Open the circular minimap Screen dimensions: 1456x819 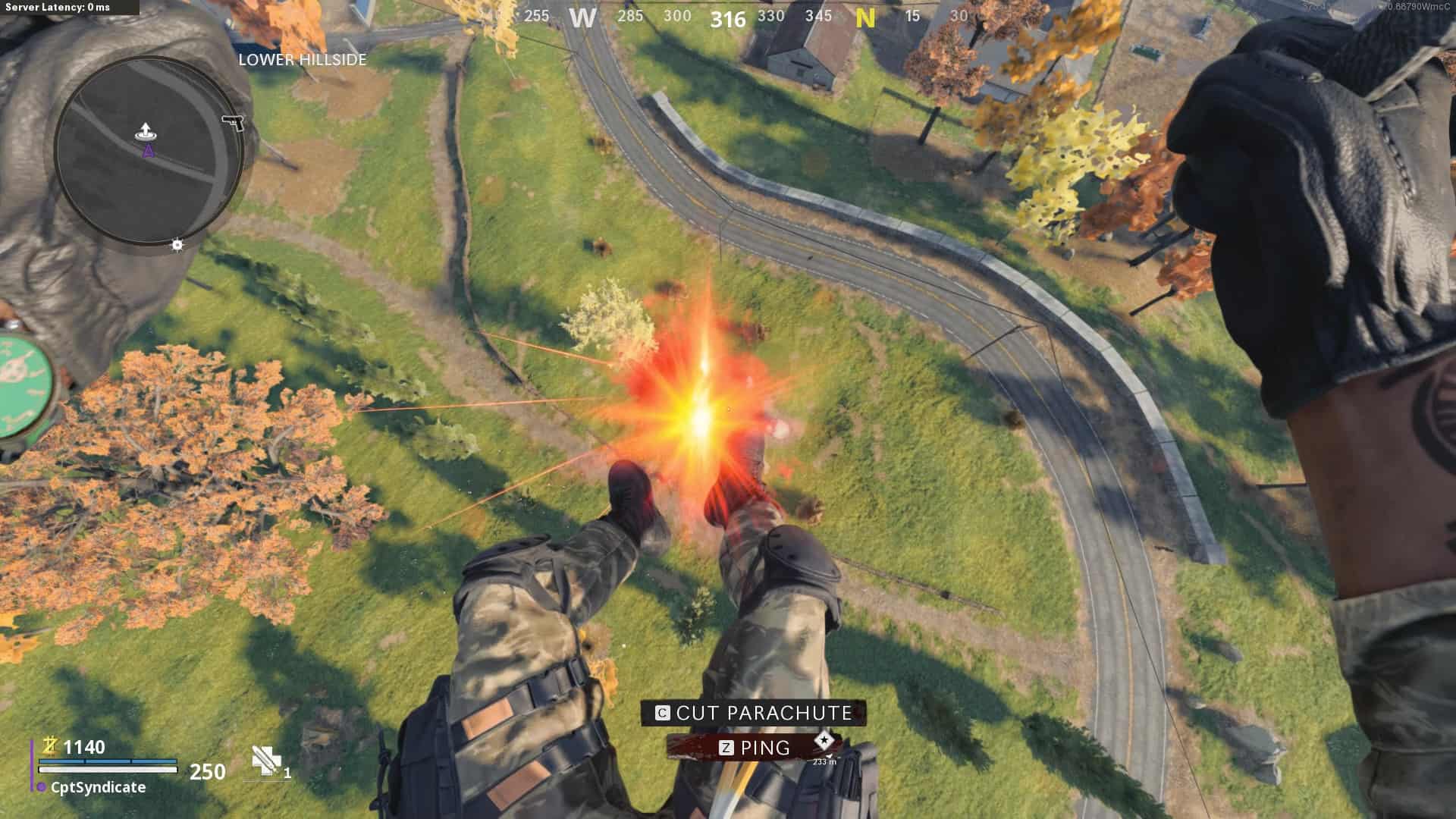click(149, 152)
